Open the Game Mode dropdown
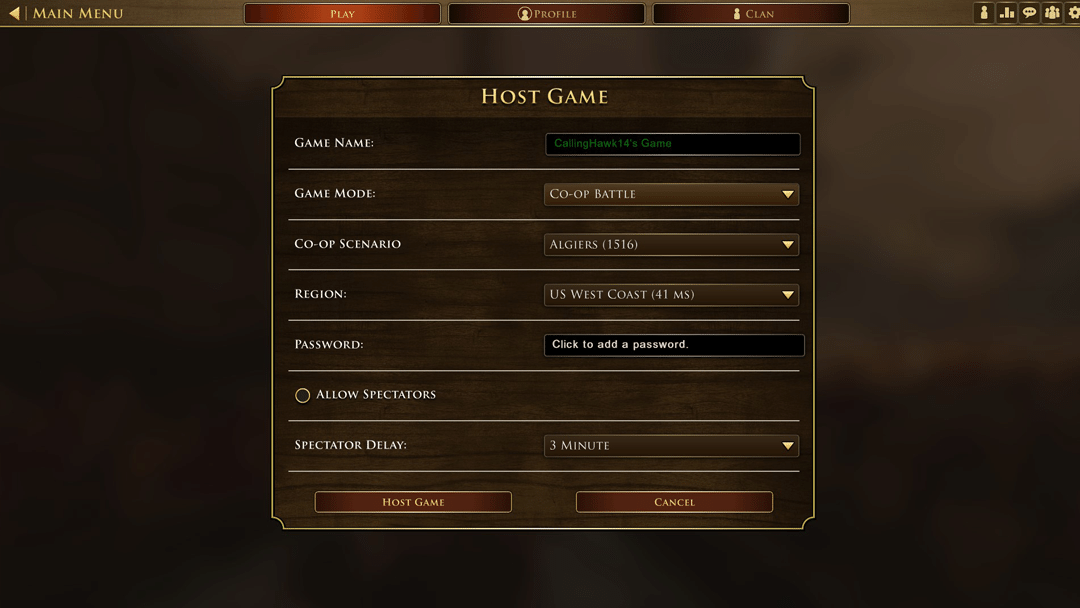1080x608 pixels. (671, 194)
